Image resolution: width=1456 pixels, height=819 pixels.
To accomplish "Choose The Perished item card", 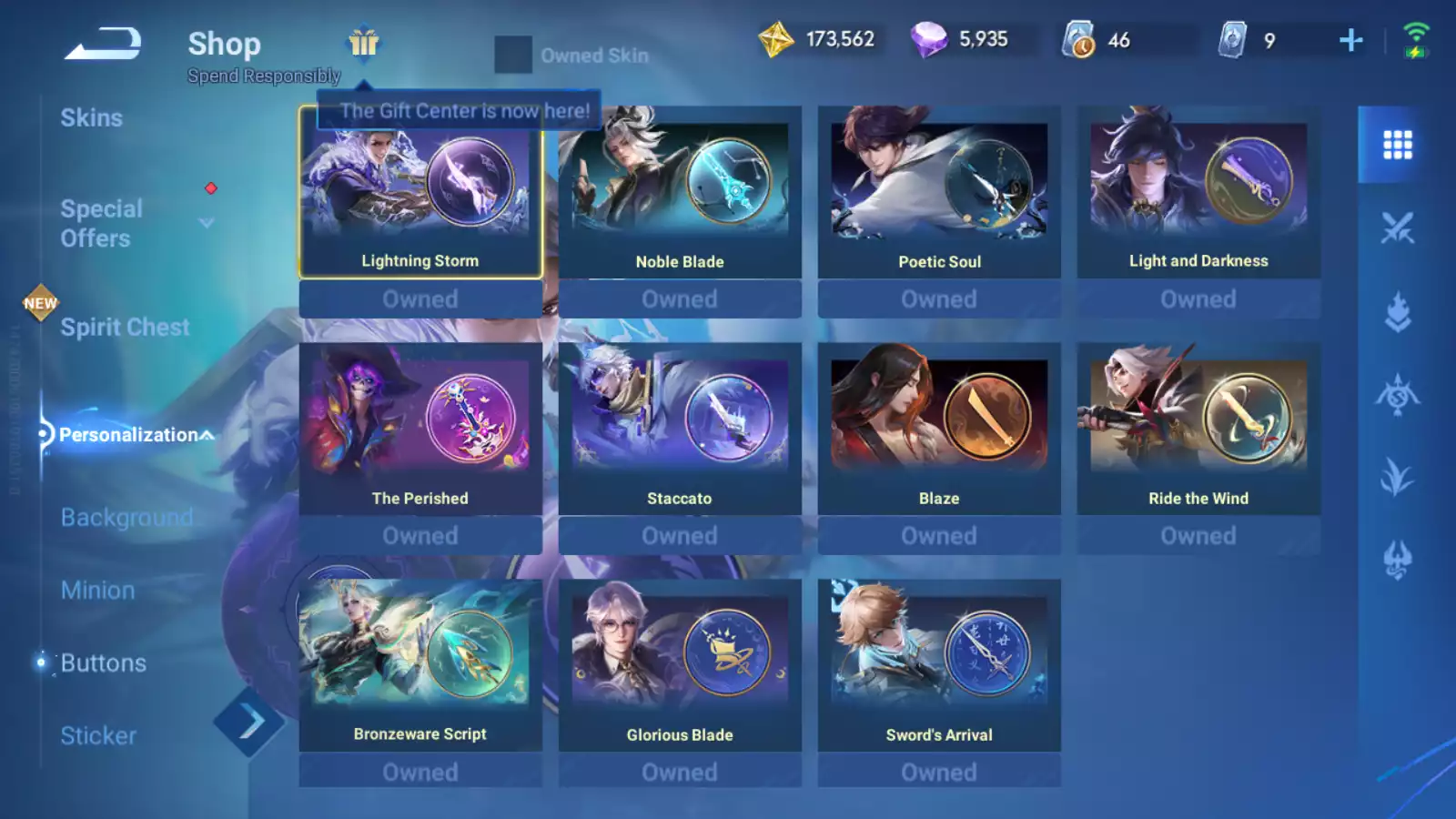I will [x=420, y=430].
